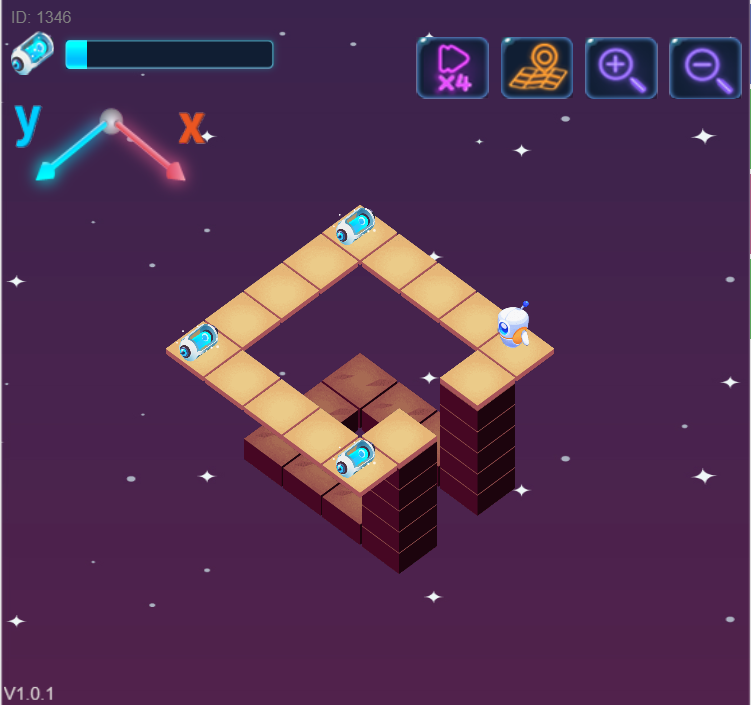Zoom in with the plus magnifier
751x705 pixels.
coord(621,68)
